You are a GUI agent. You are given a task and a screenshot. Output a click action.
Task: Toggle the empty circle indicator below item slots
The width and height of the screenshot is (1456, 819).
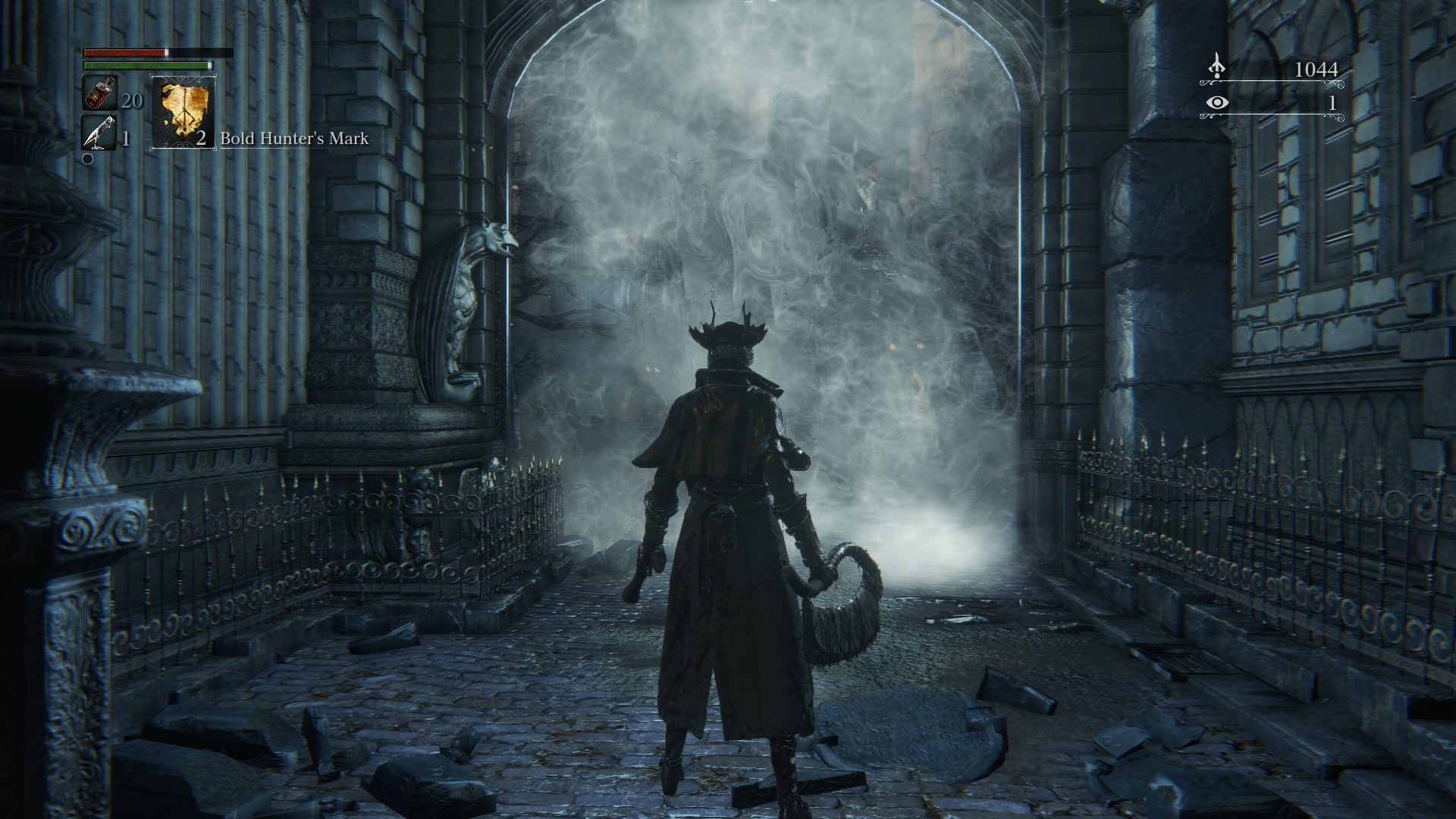tap(87, 159)
